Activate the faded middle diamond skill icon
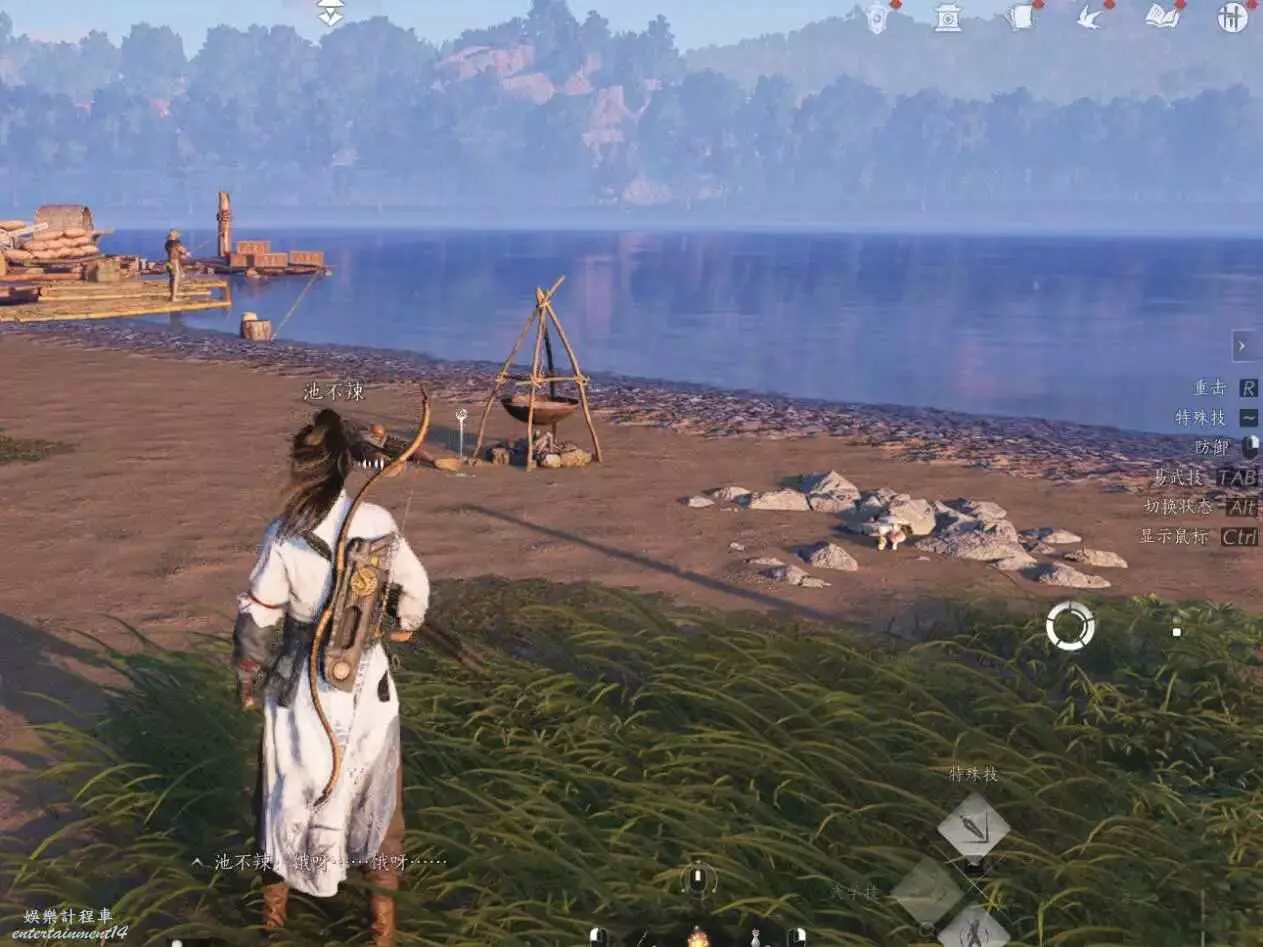The height and width of the screenshot is (947, 1263). click(x=928, y=891)
